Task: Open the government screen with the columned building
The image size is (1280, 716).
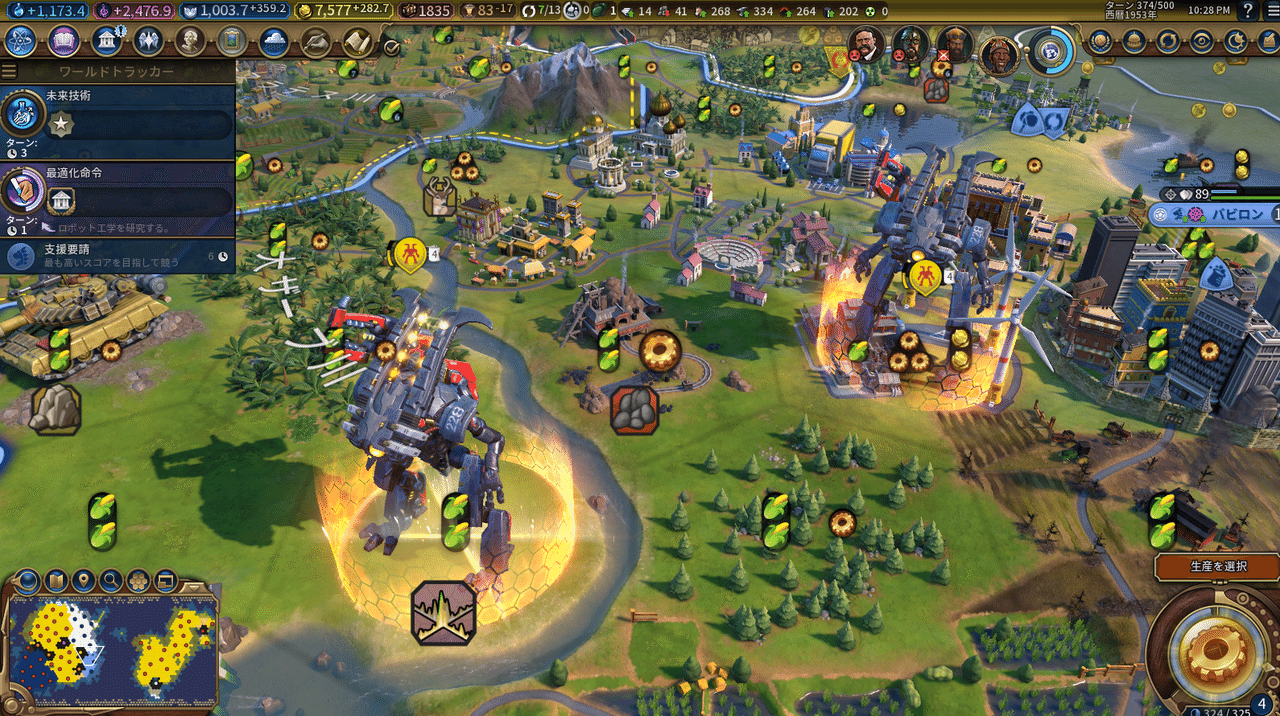Action: pos(107,41)
